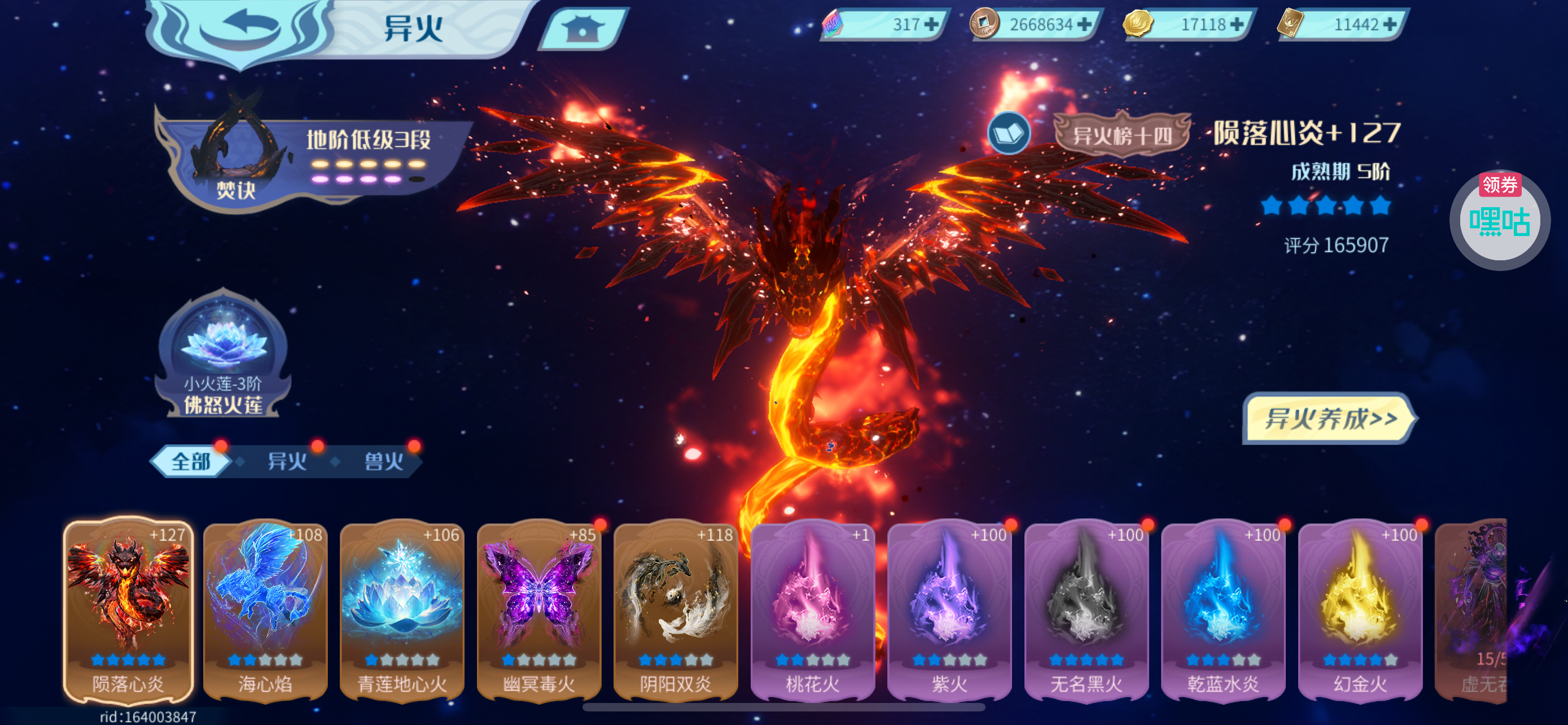Choose the pink 桃花火 card
Image resolution: width=1568 pixels, height=725 pixels.
pyautogui.click(x=813, y=610)
